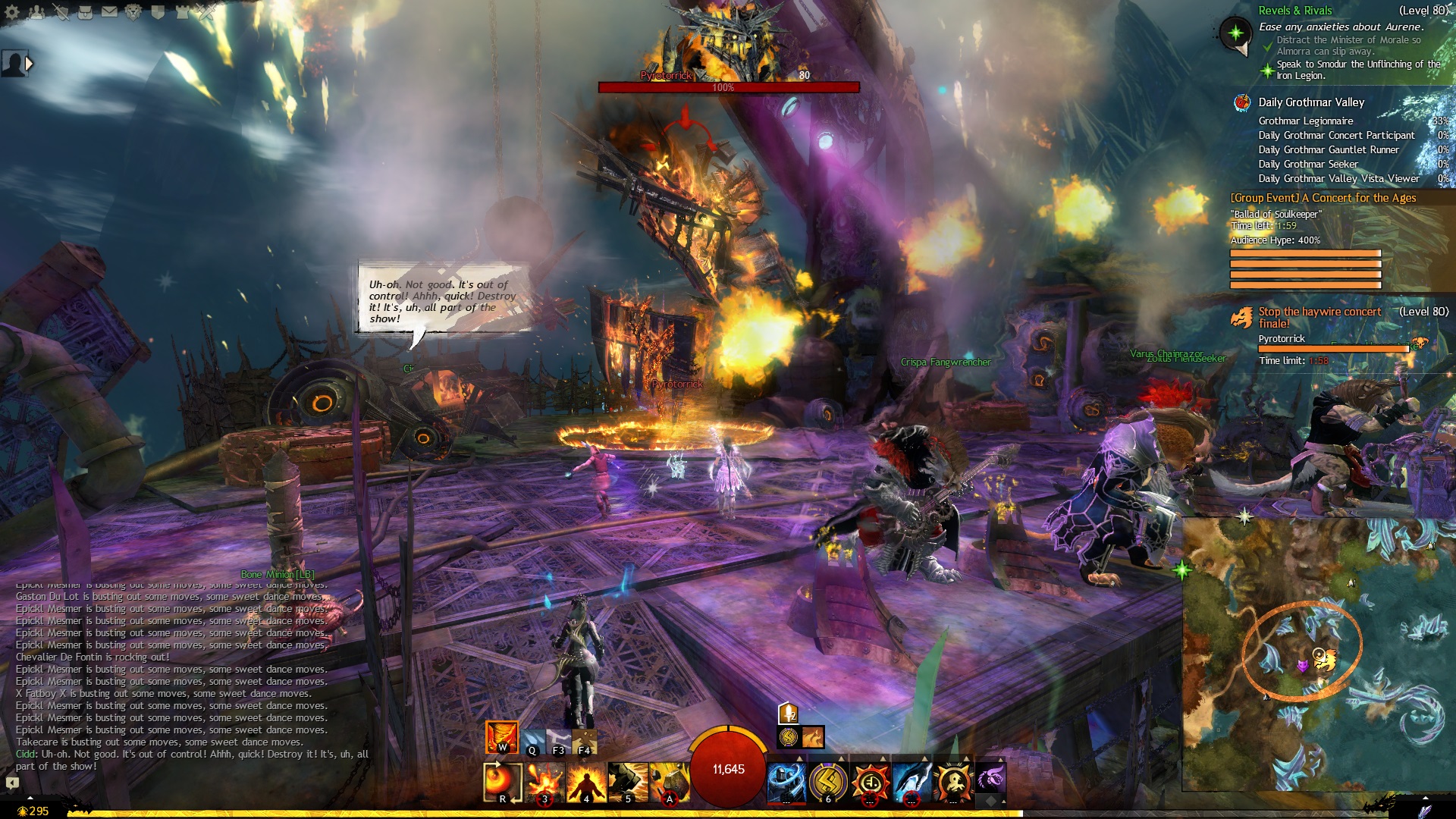Switch to water attunement
Image resolution: width=1456 pixels, height=819 pixels.
pos(533,741)
